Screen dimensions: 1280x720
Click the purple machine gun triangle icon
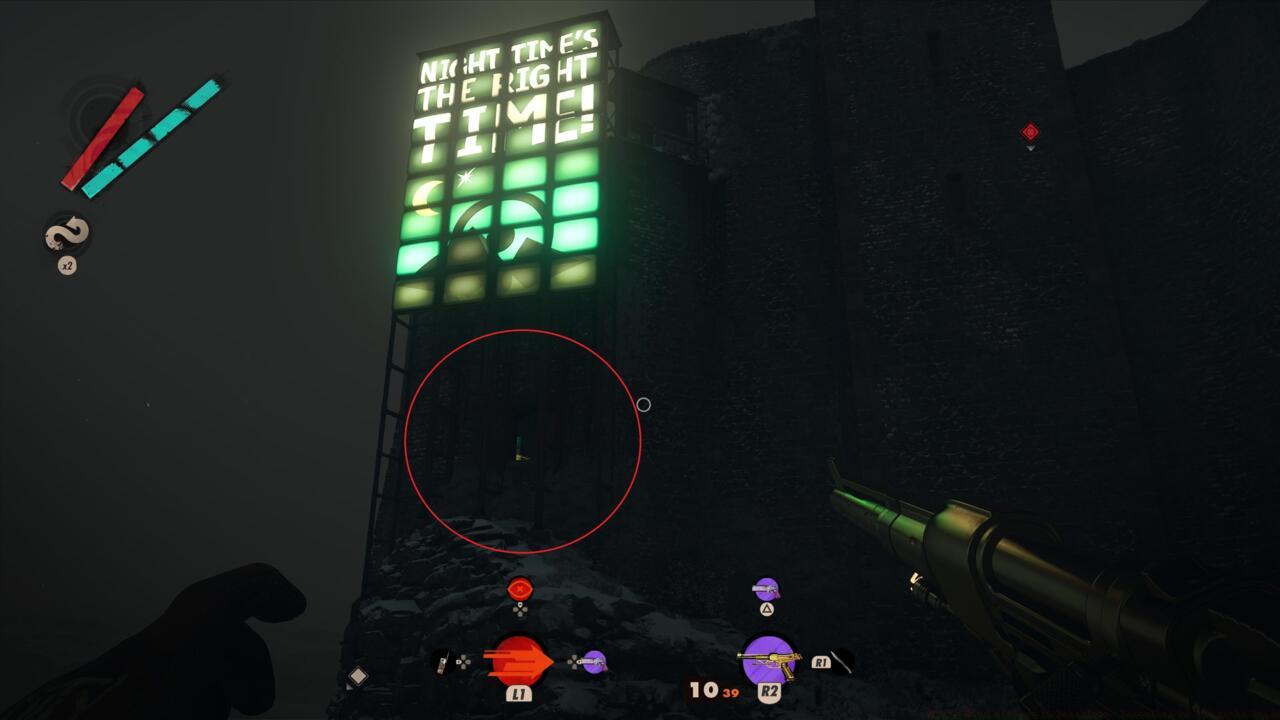tap(767, 588)
